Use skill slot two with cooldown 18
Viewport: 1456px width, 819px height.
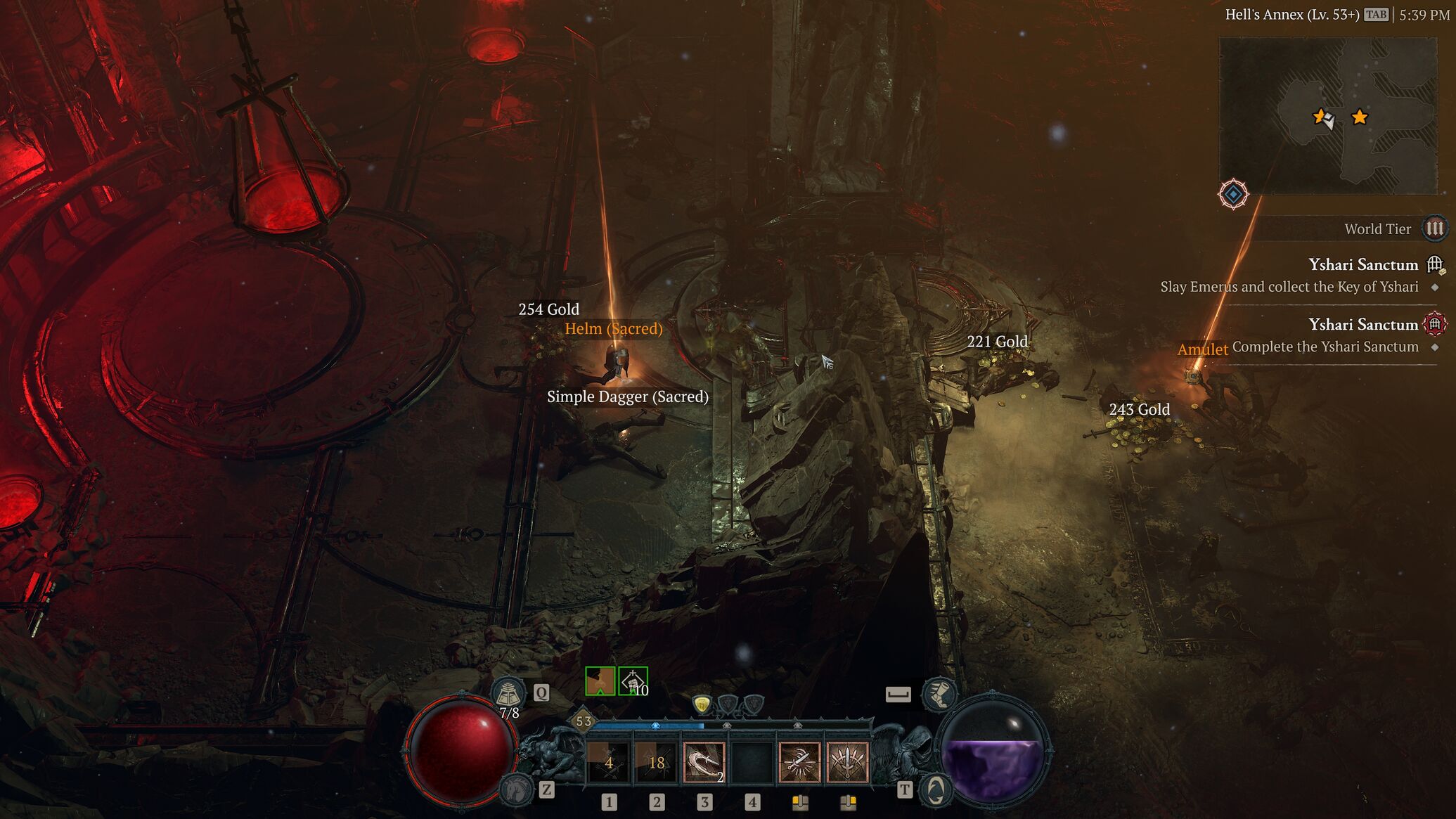[x=657, y=762]
